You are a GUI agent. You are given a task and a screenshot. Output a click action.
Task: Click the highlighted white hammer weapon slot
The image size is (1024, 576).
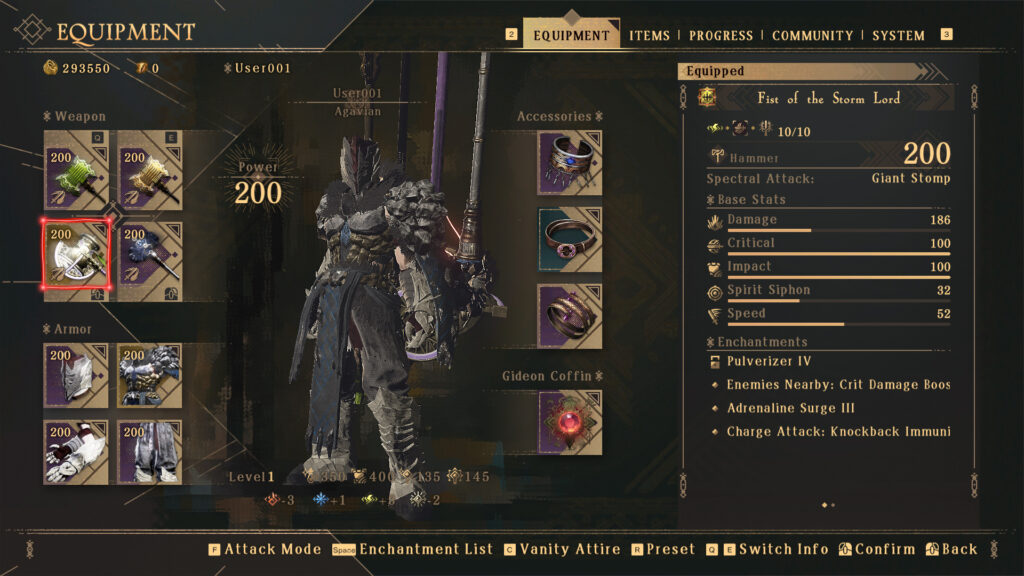[76, 254]
